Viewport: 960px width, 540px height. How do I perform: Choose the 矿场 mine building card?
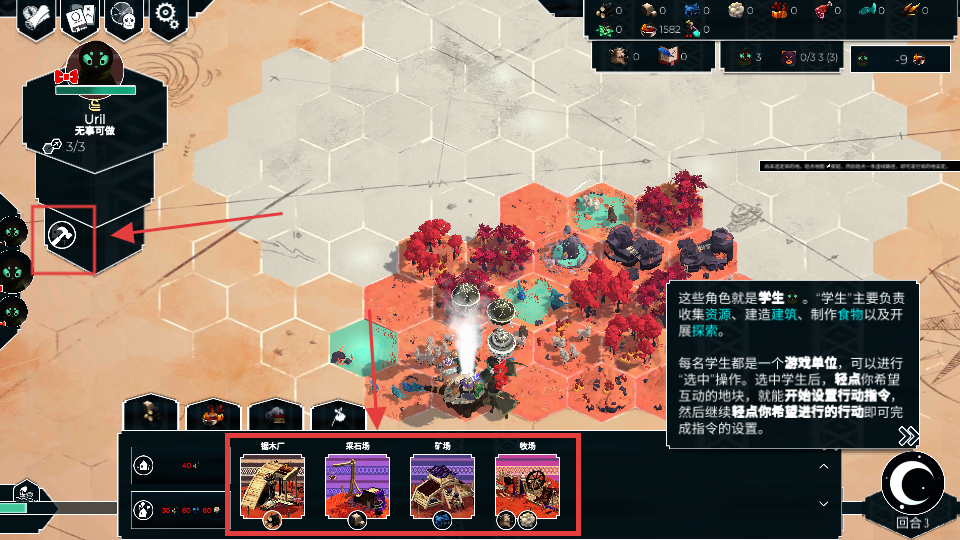click(442, 486)
